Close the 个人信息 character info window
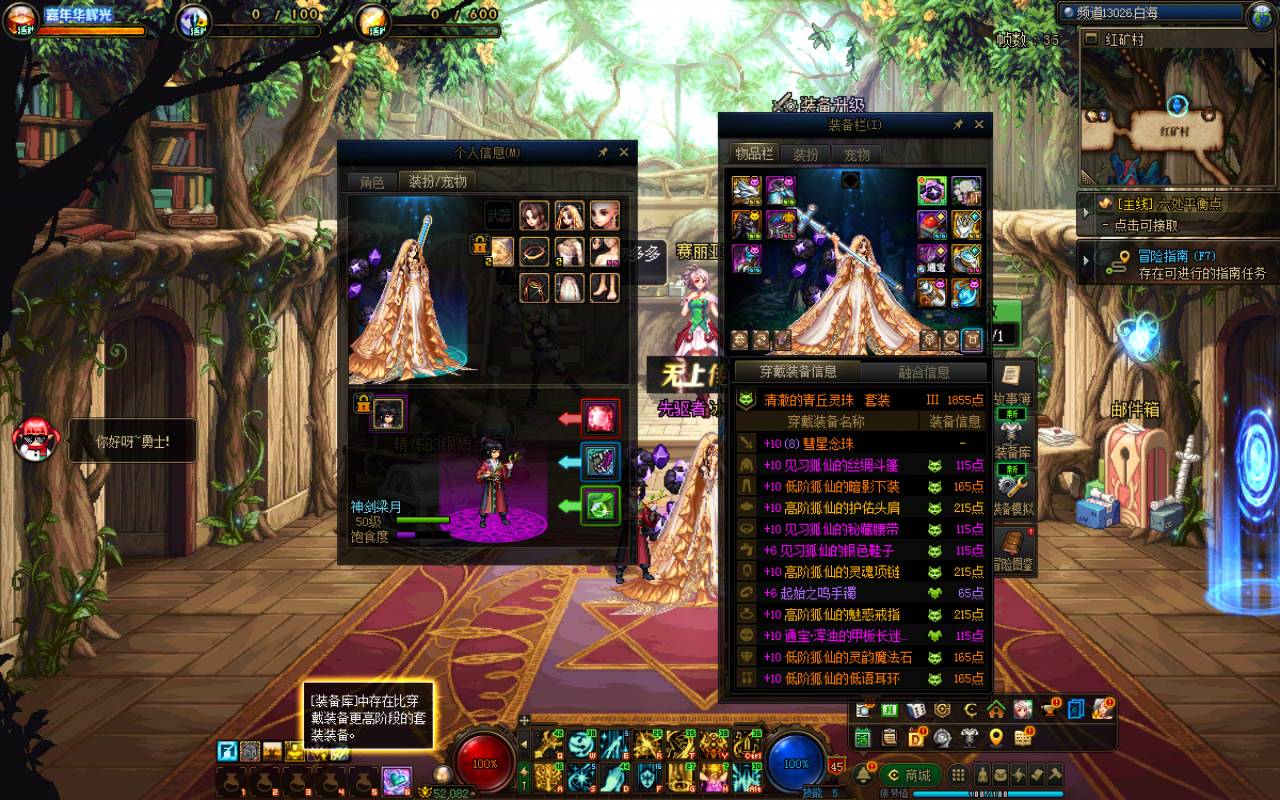This screenshot has width=1280, height=800. pyautogui.click(x=624, y=152)
